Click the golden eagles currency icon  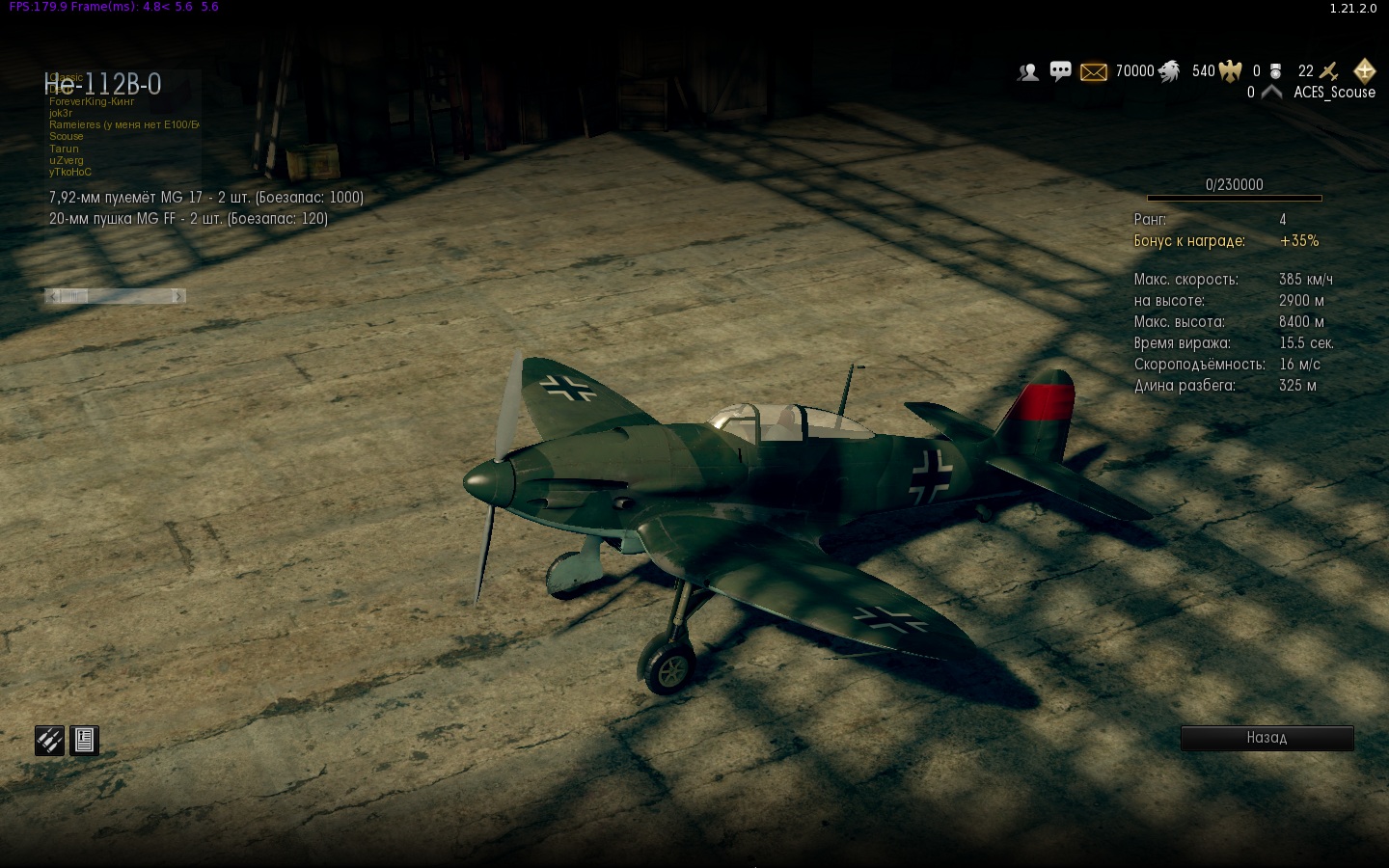(1230, 71)
